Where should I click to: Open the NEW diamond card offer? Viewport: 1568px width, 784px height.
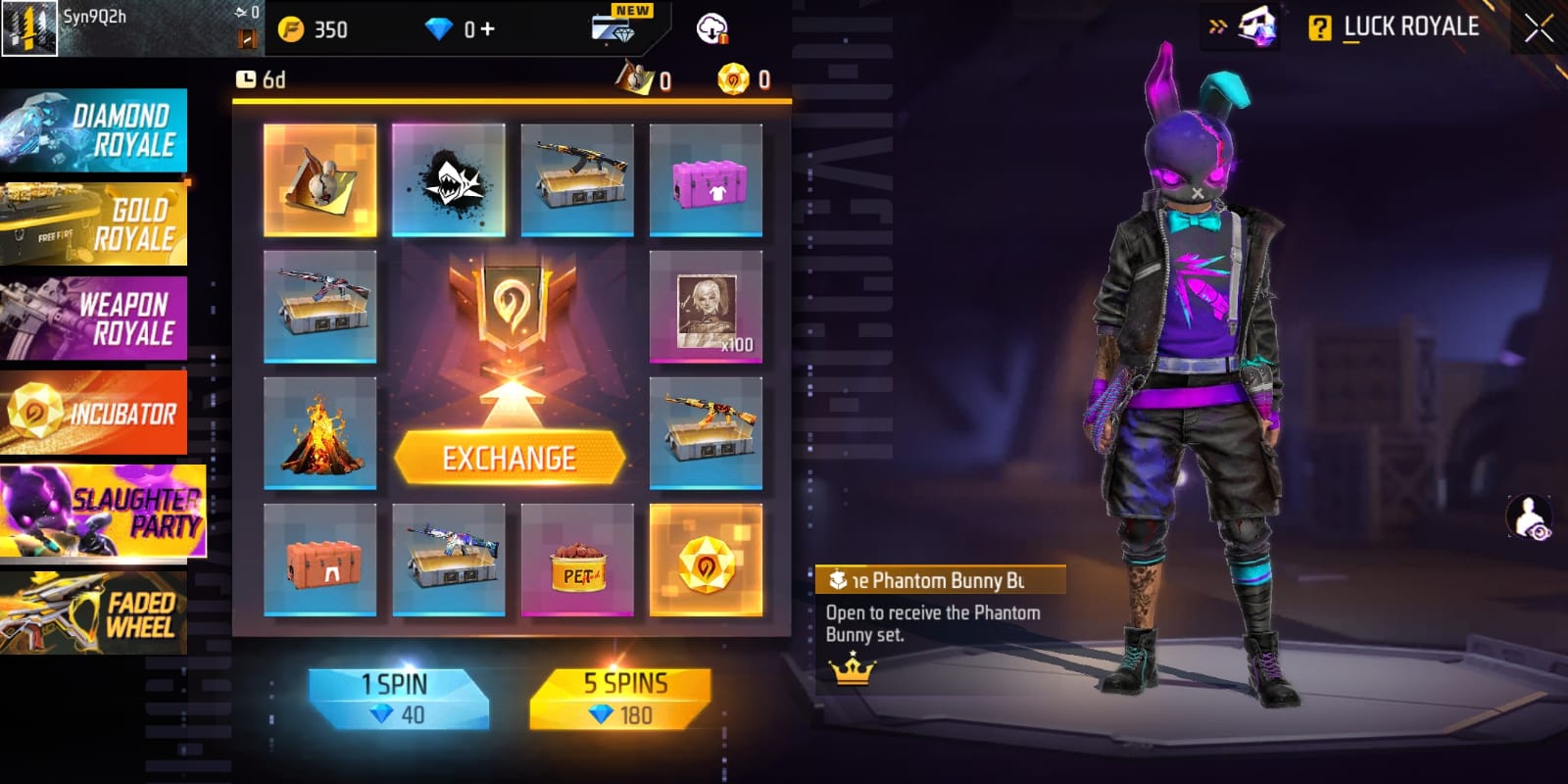615,25
